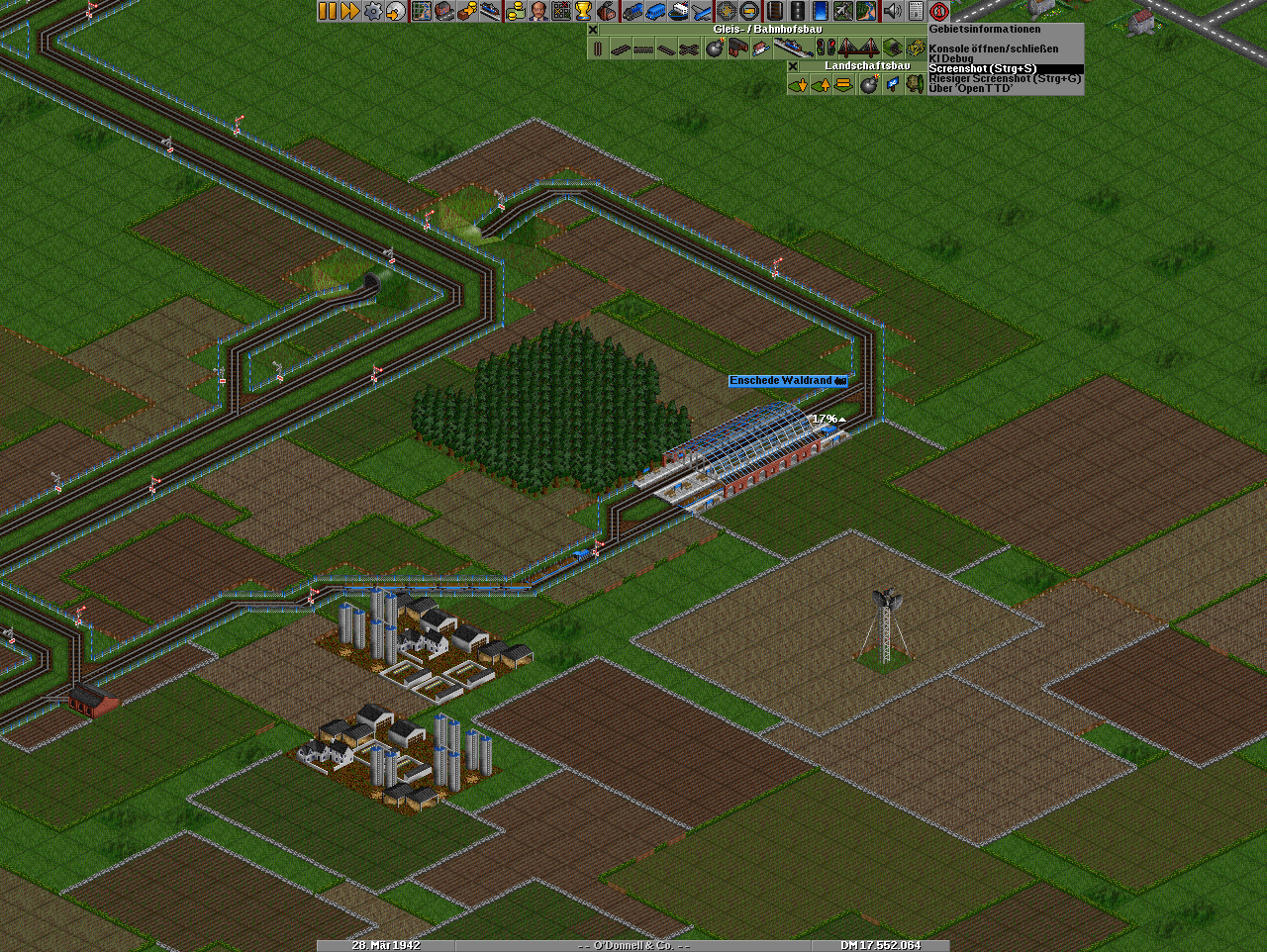Toggle fast forward speed
1267x952 pixels.
(x=349, y=11)
